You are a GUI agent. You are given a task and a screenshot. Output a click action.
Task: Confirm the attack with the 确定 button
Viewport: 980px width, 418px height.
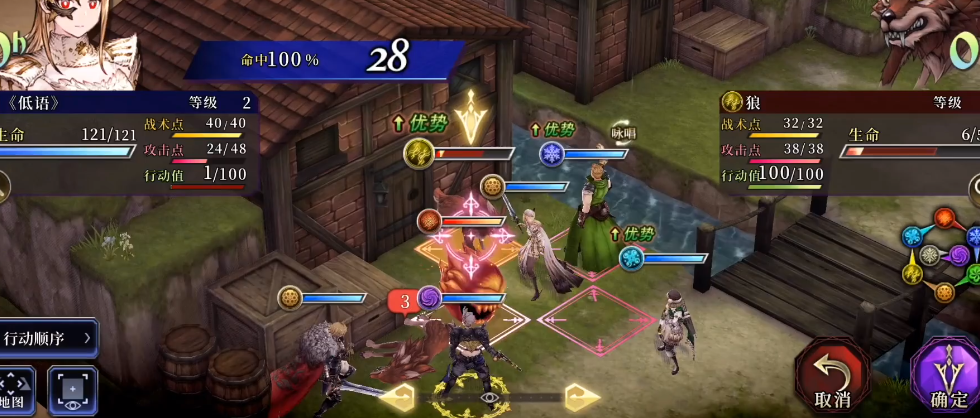click(948, 380)
